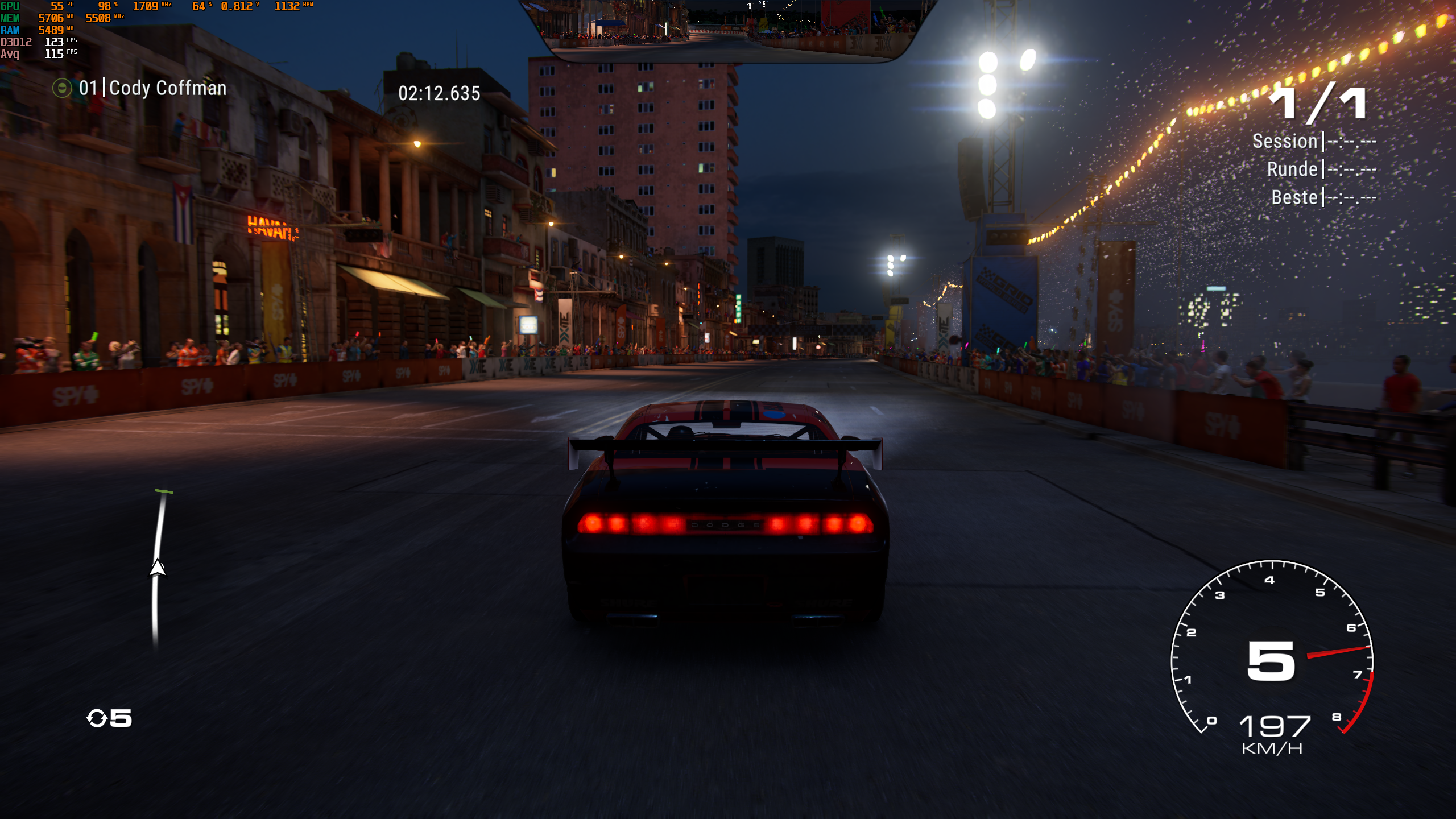Click the green marker on track progress line
The height and width of the screenshot is (819, 1456).
click(x=165, y=493)
